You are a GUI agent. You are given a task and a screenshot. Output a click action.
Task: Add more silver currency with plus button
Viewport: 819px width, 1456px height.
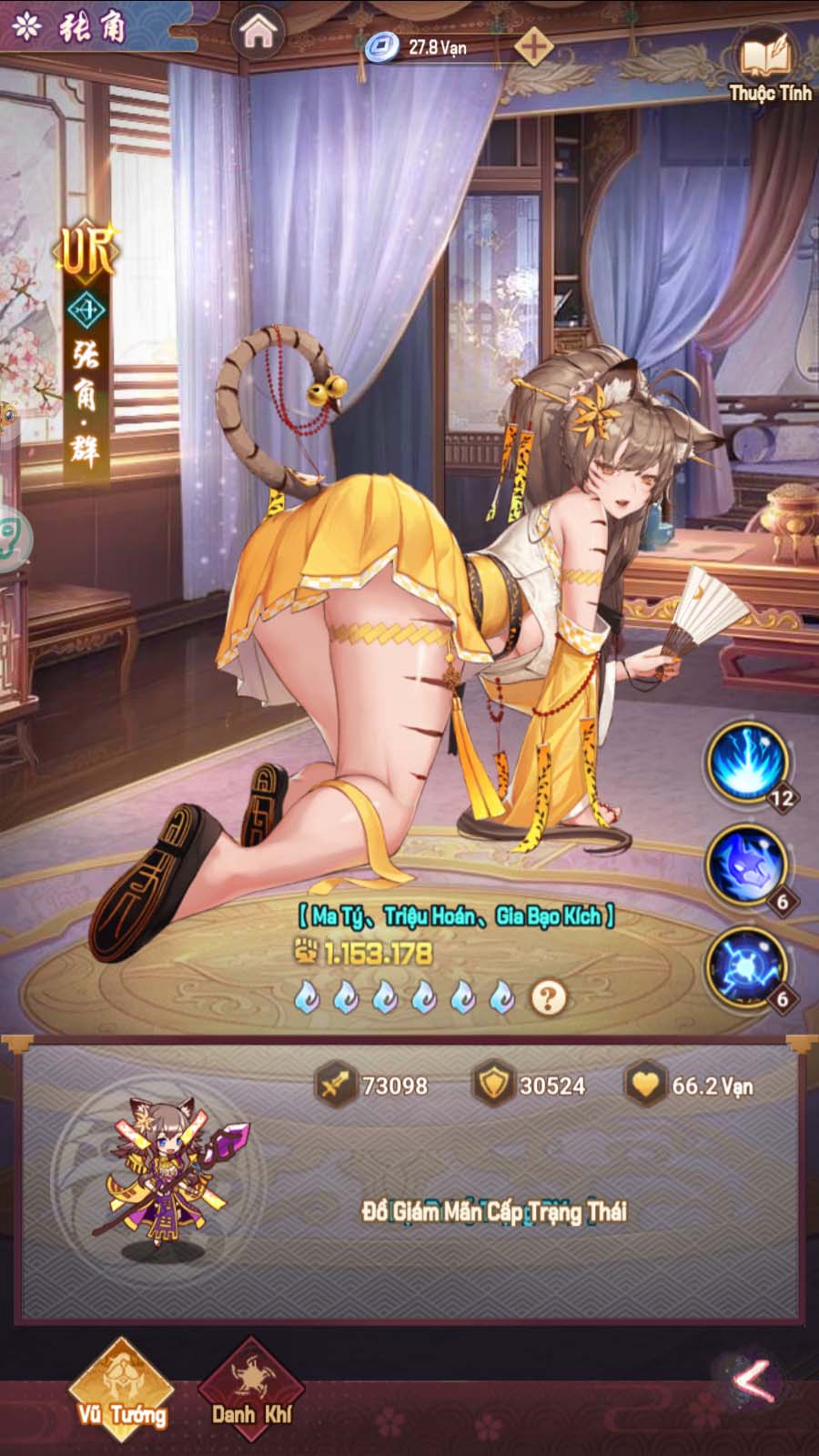(533, 45)
